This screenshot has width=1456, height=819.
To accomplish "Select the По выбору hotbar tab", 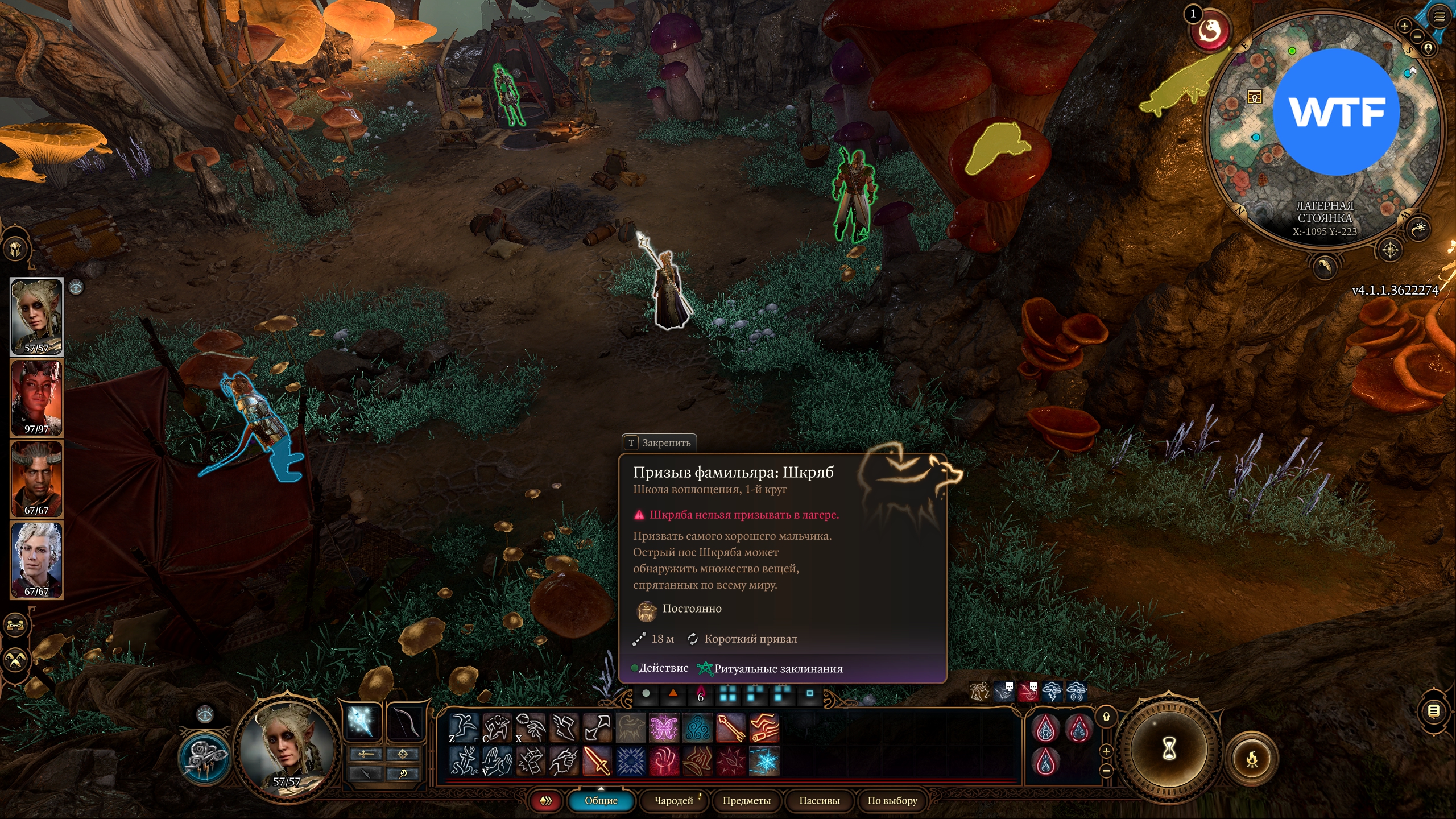I will (x=892, y=800).
